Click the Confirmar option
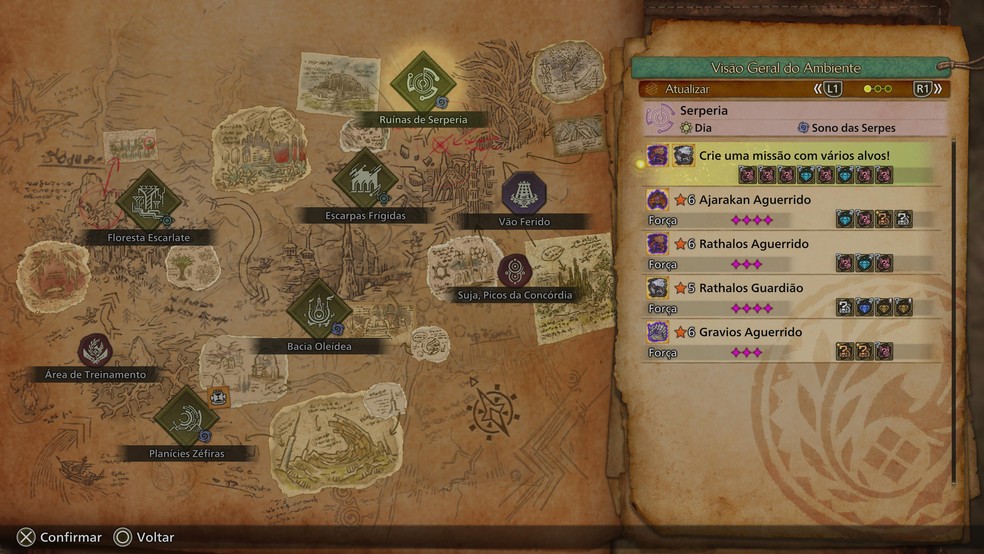The width and height of the screenshot is (984, 554). click(x=59, y=537)
